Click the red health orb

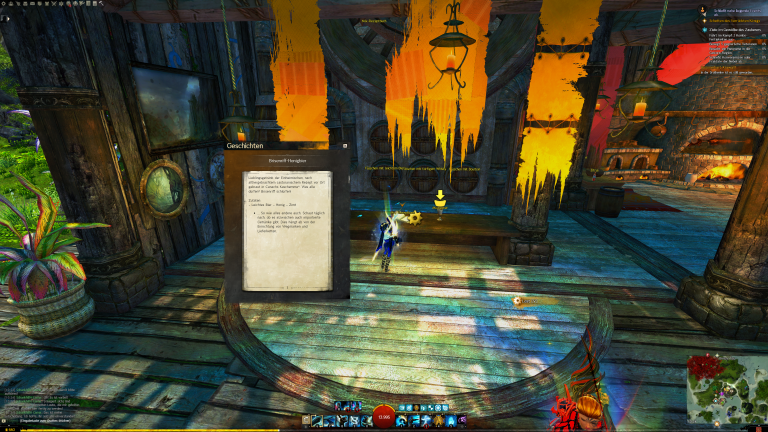point(384,418)
